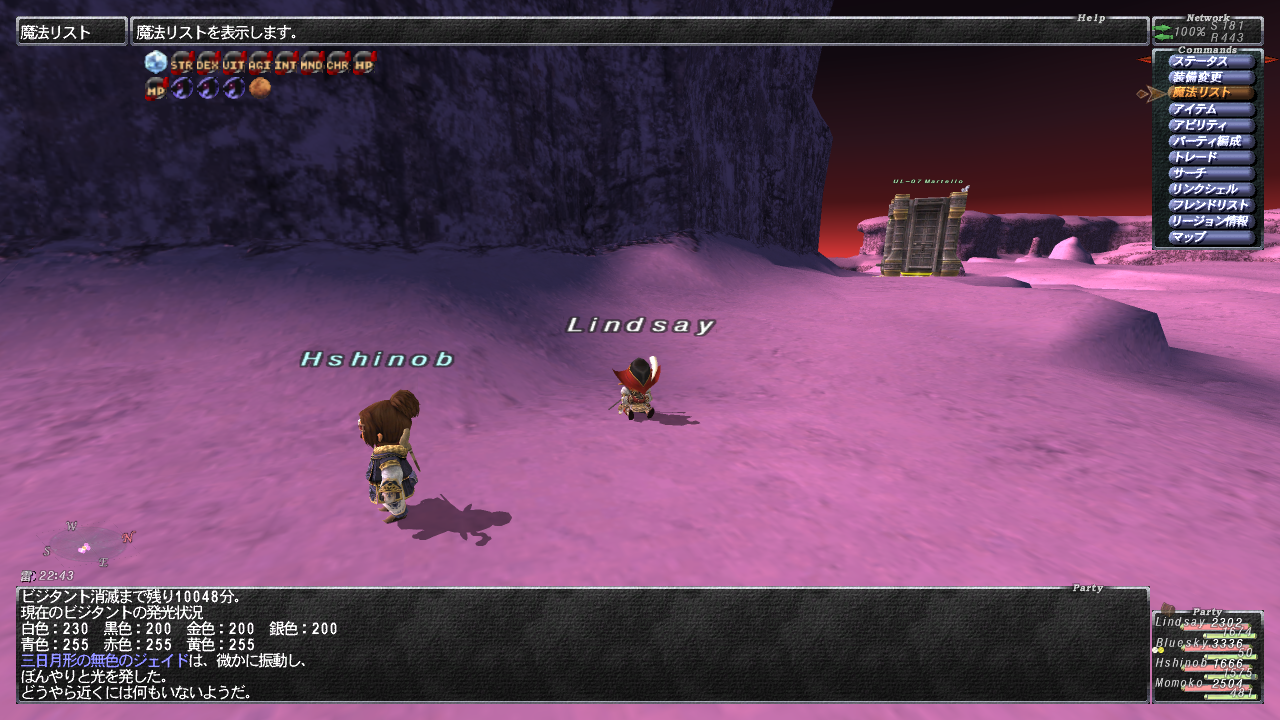Show リージョン情報 (Region info)
This screenshot has width=1280, height=720.
click(1211, 221)
